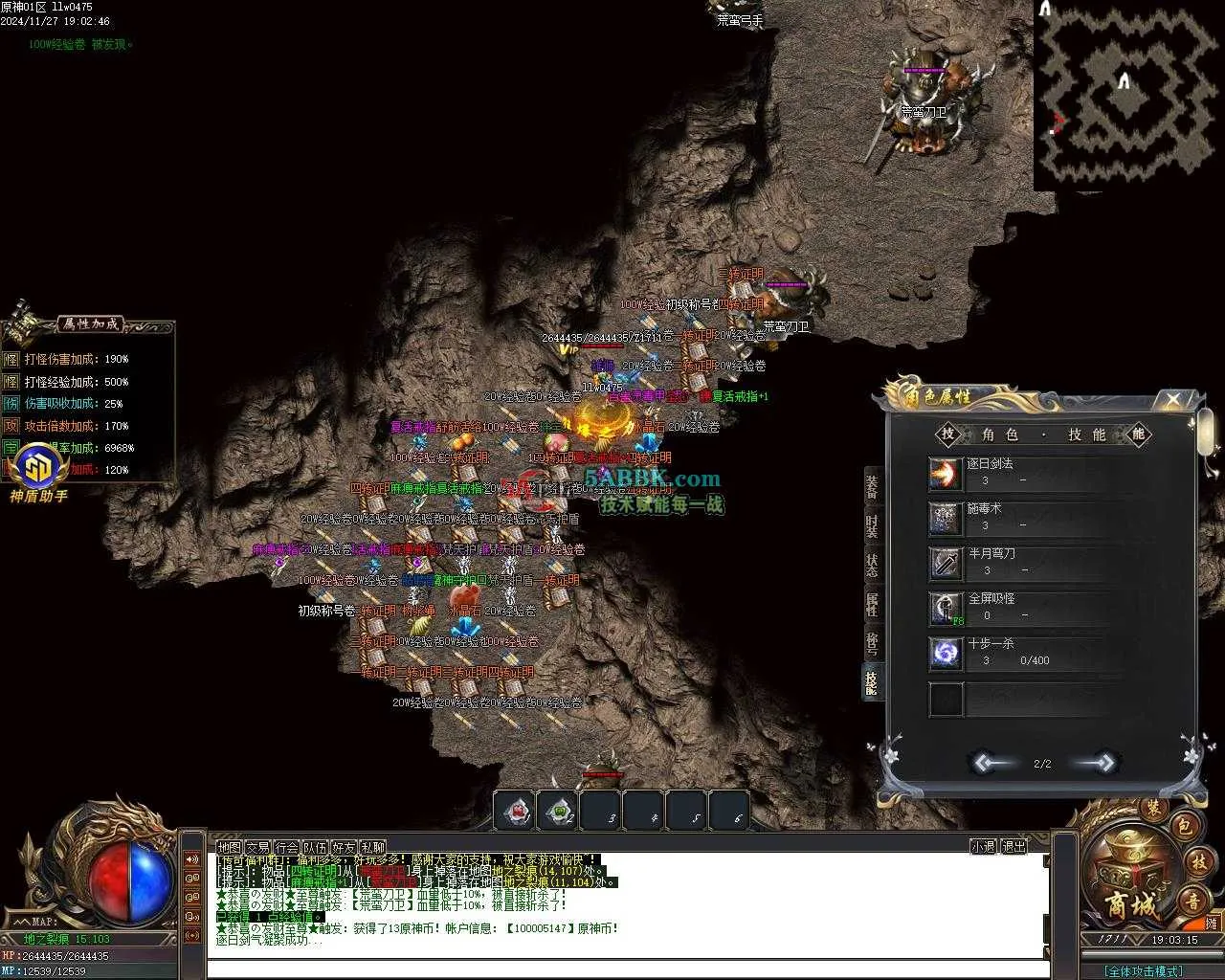This screenshot has height=980, width=1225.
Task: Open the 称号 titles tab
Action: tap(872, 642)
